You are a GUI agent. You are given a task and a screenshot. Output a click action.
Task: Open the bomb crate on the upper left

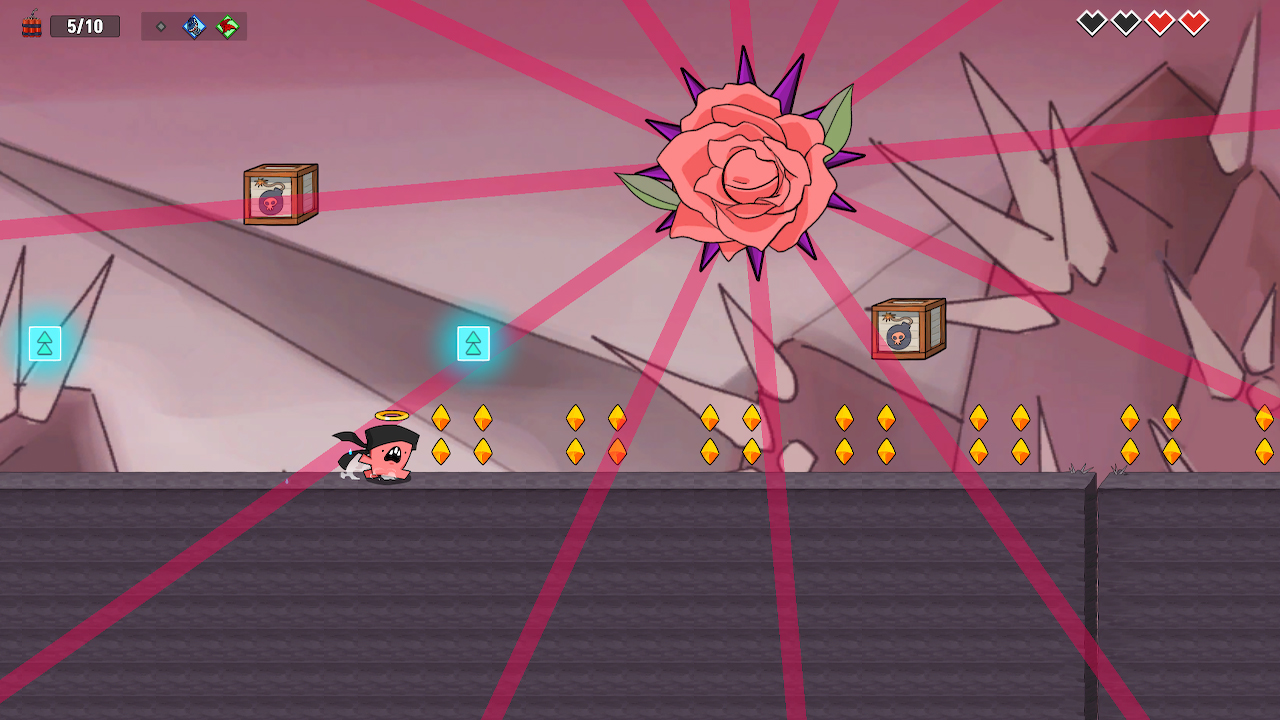click(281, 196)
